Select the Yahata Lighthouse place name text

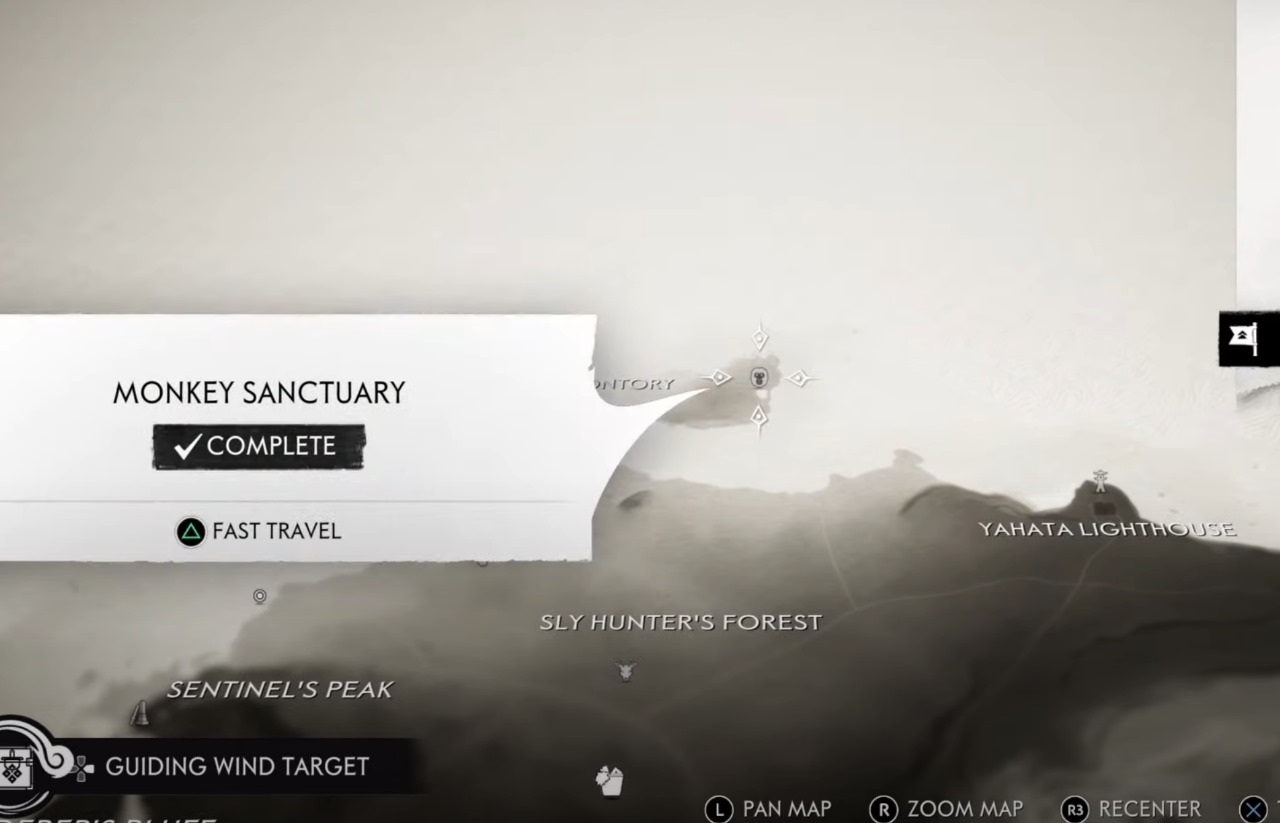pos(1108,528)
